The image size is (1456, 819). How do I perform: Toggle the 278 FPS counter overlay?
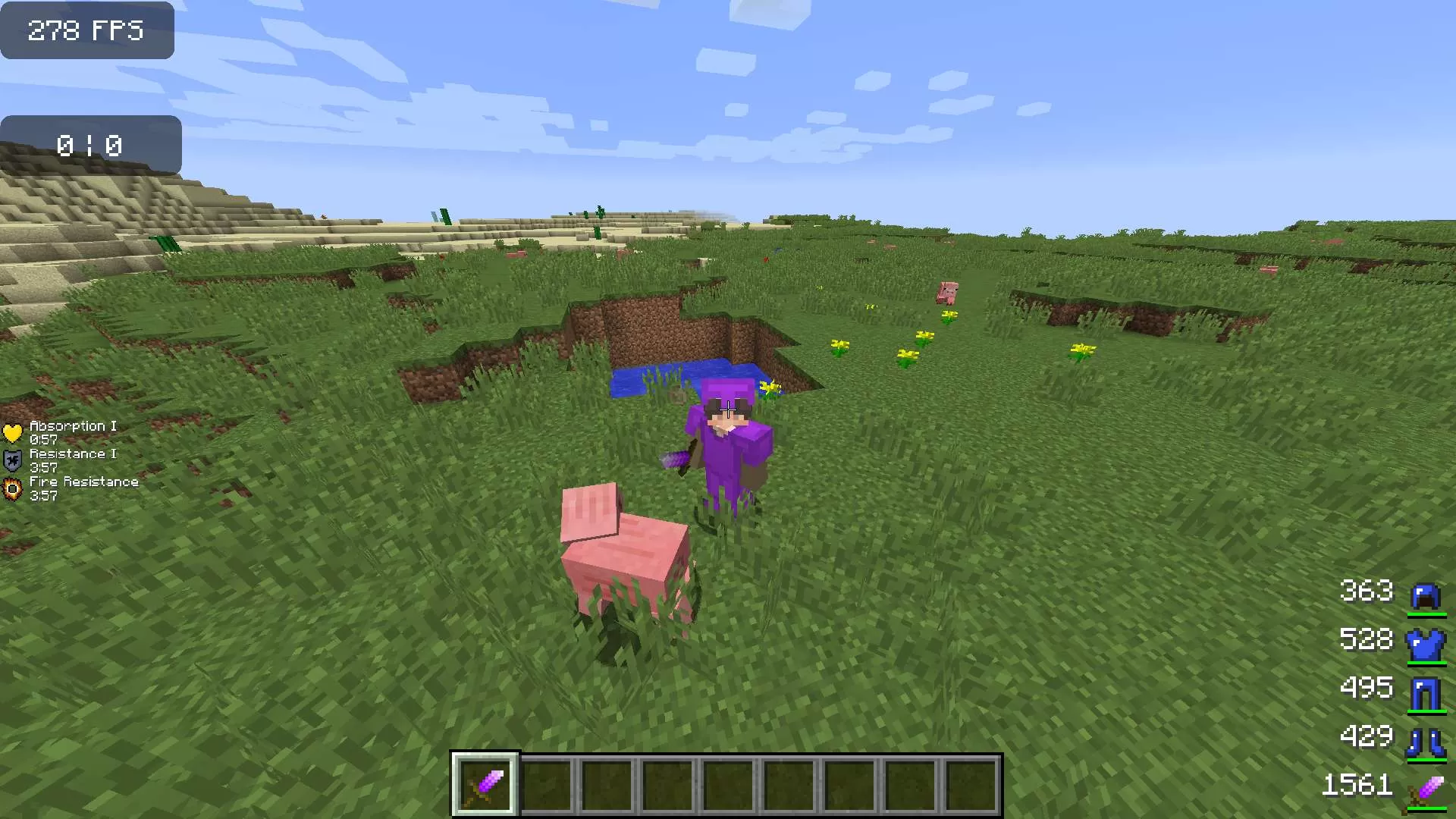click(x=86, y=30)
